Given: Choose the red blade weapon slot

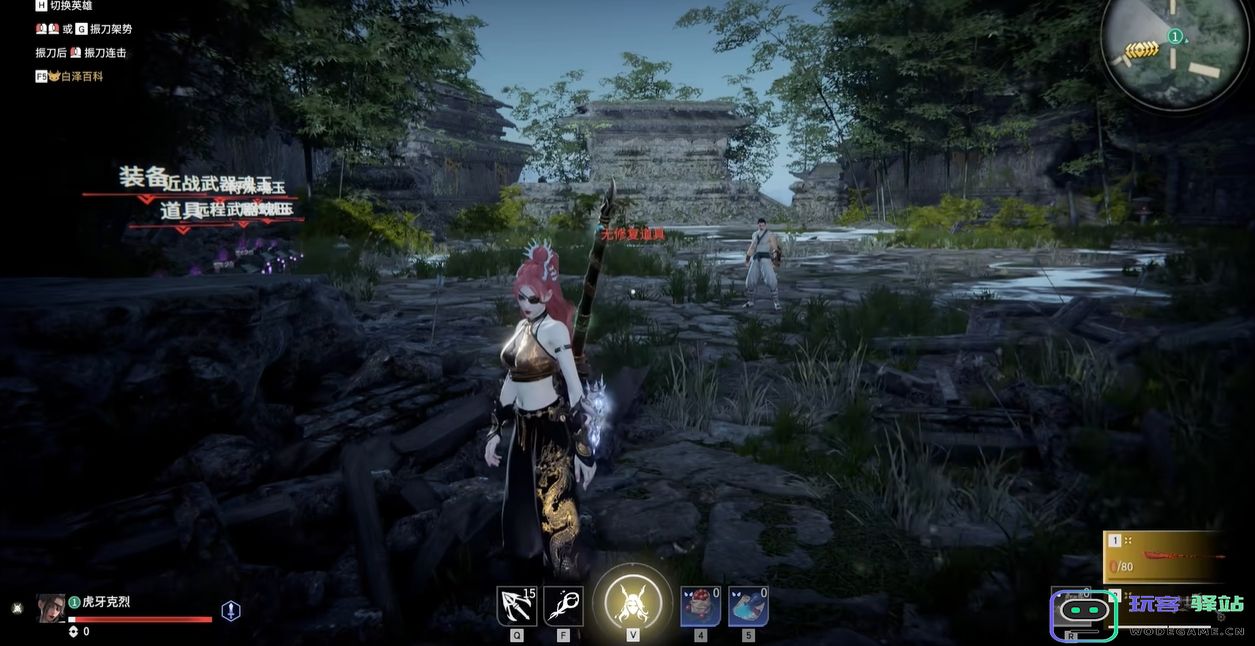Looking at the screenshot, I should (1164, 558).
